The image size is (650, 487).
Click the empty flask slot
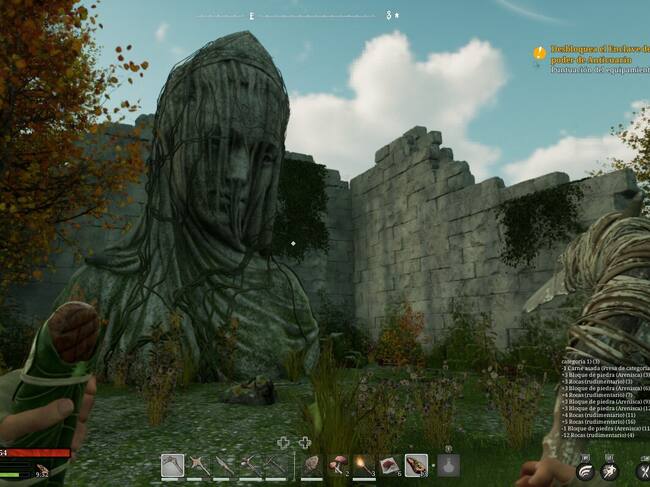(x=448, y=465)
